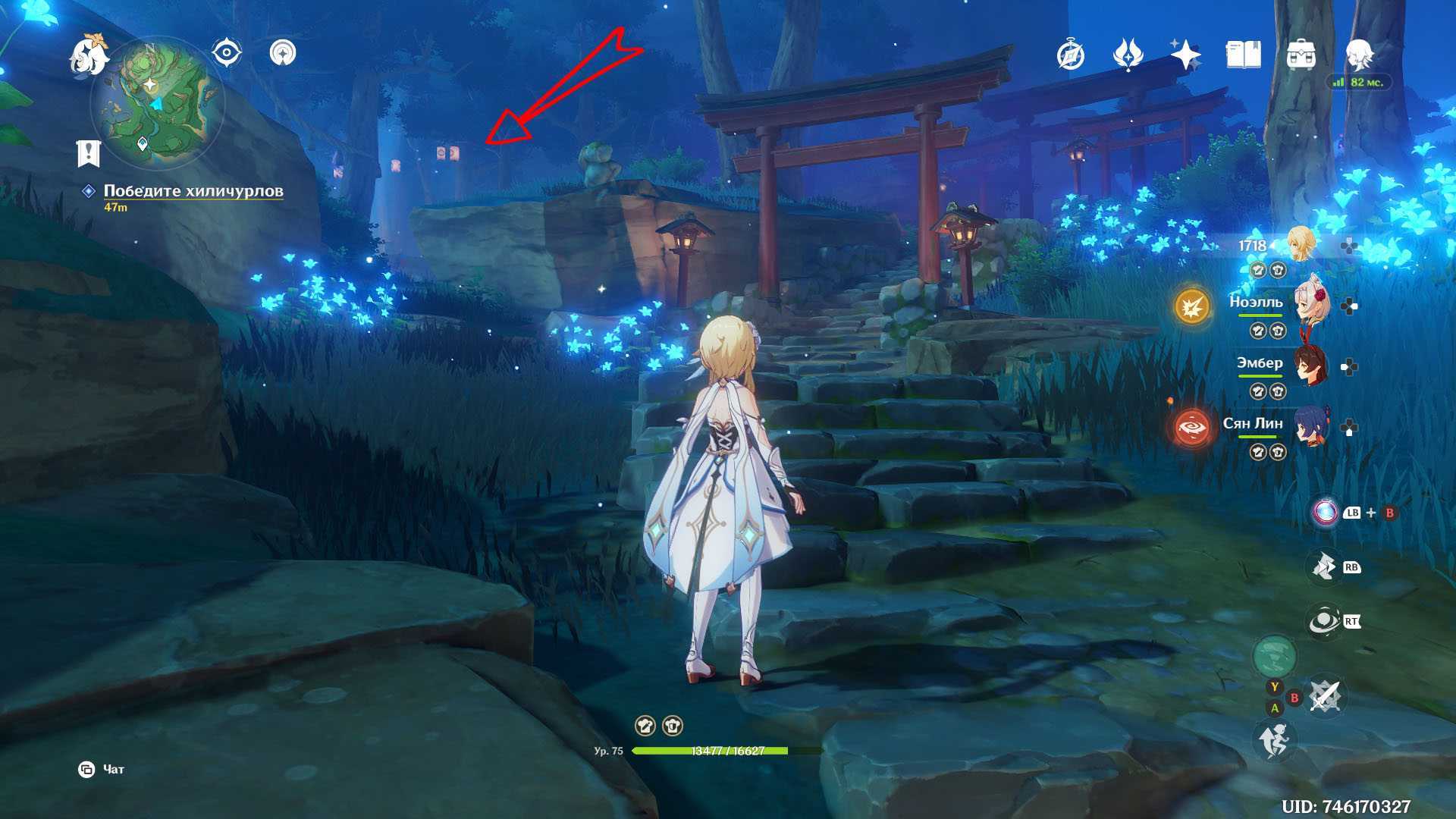The image size is (1456, 819).
Task: Open the battle pass icon beside the compass
Action: [x=1128, y=55]
